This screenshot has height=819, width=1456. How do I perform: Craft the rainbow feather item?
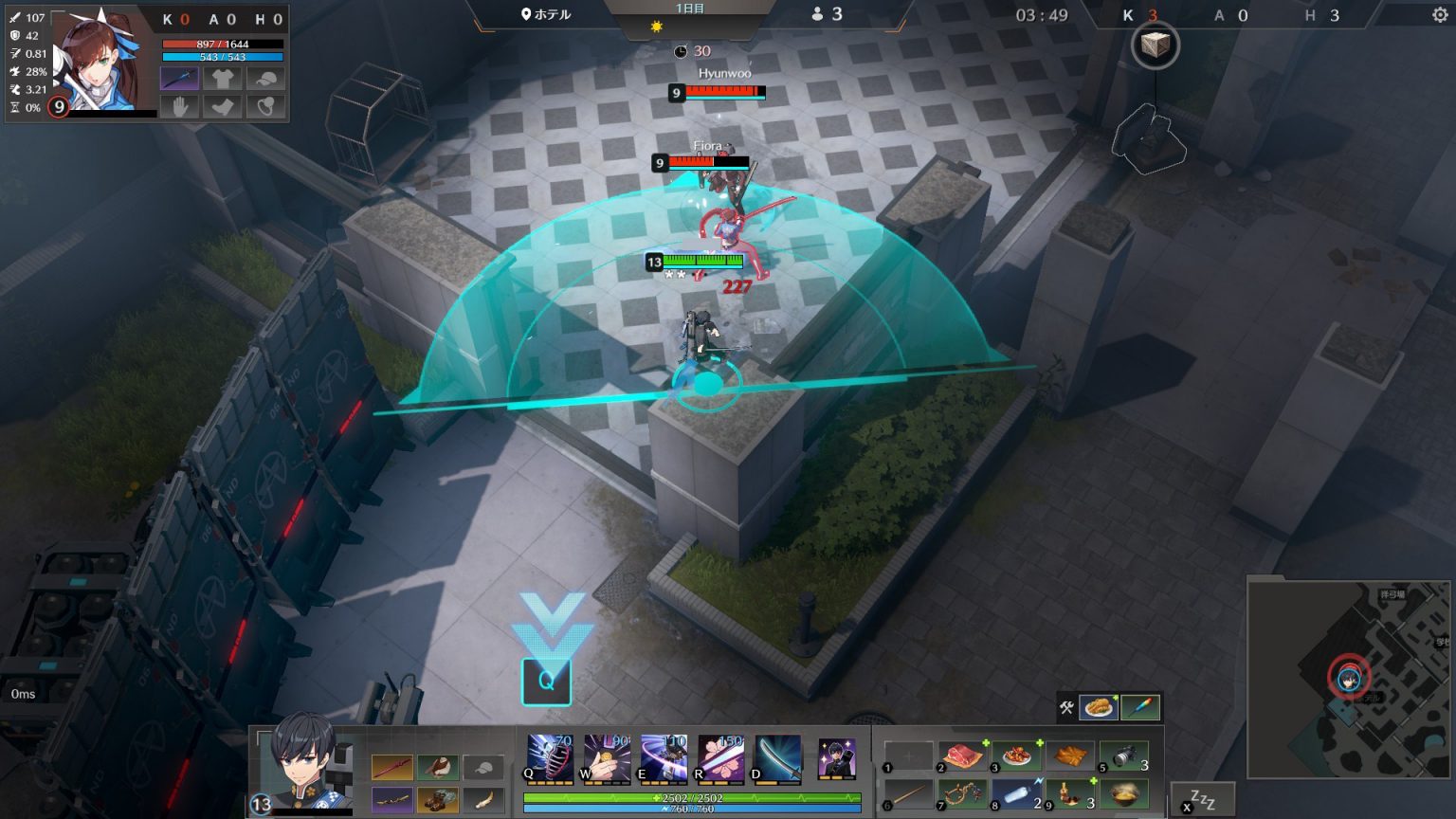[x=1140, y=707]
